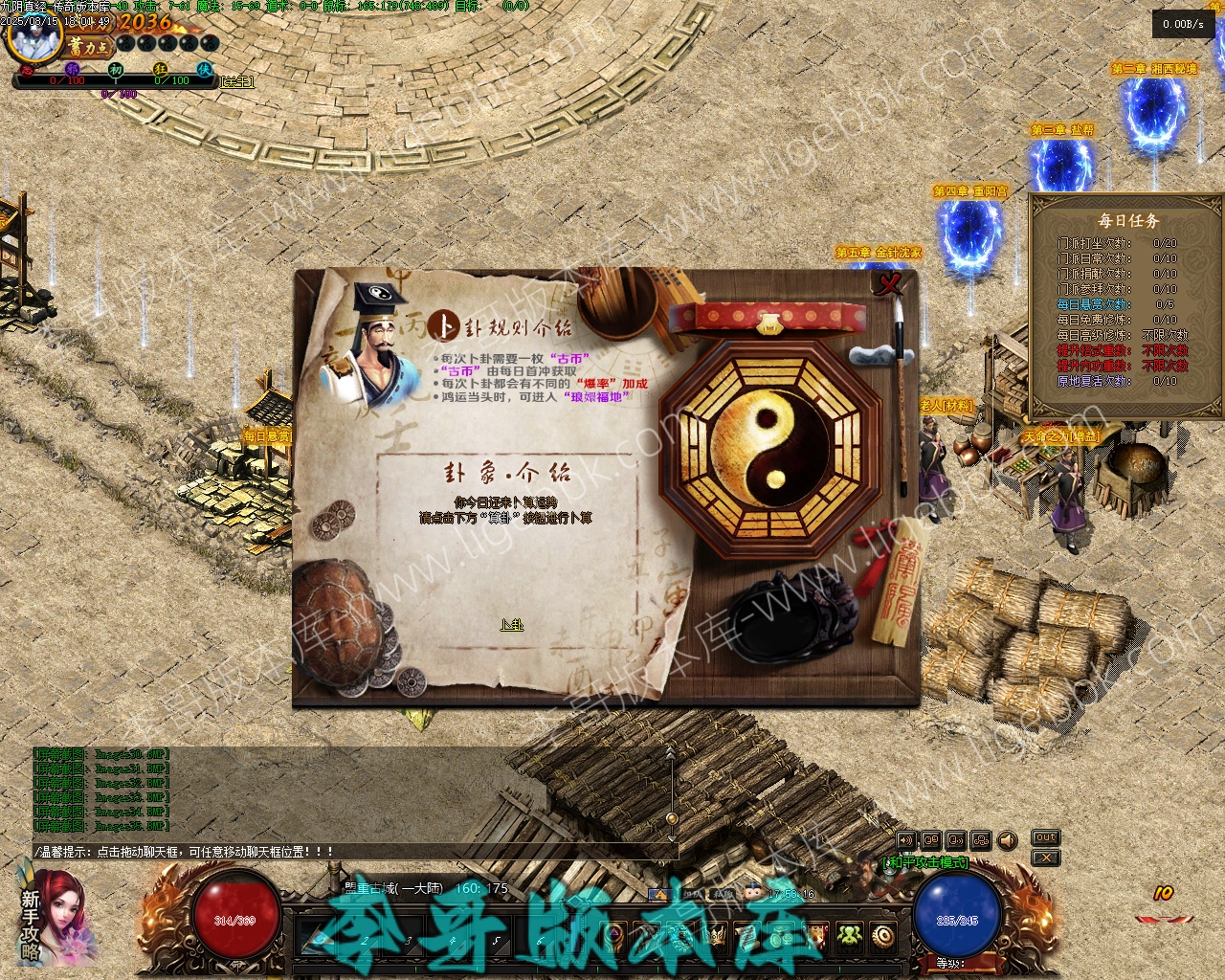The image size is (1225, 980).
Task: Click the round face emoji icon by the clock
Action: point(752,893)
